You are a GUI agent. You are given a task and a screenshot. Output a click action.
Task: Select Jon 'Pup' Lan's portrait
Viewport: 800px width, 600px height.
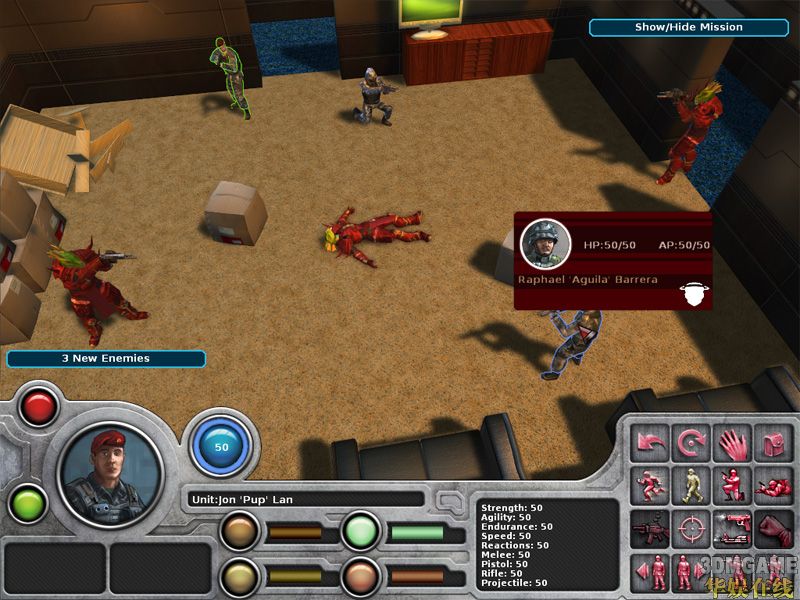click(x=110, y=475)
